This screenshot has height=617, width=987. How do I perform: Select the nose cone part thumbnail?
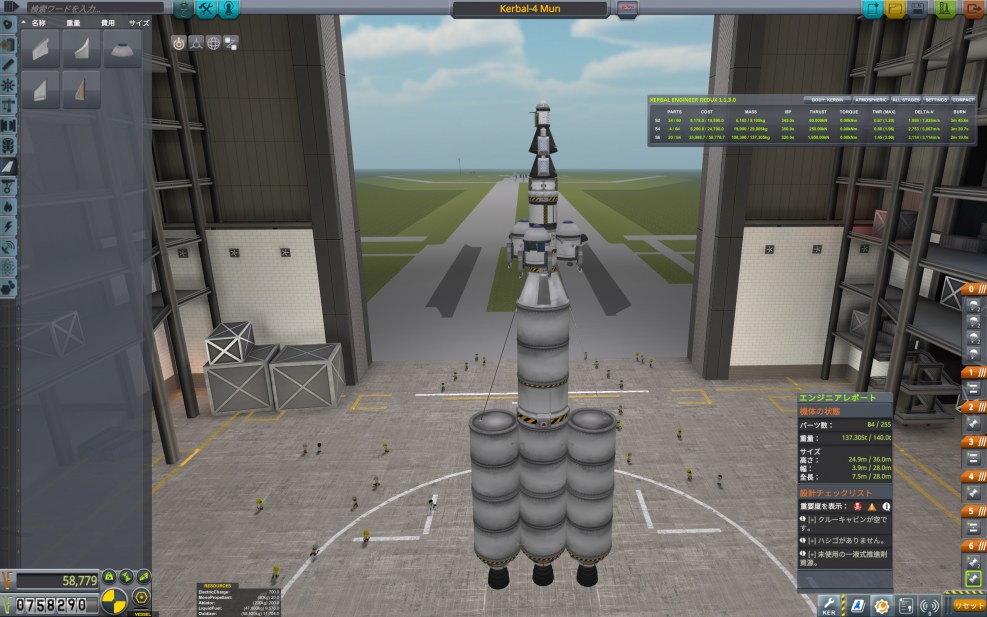point(121,47)
